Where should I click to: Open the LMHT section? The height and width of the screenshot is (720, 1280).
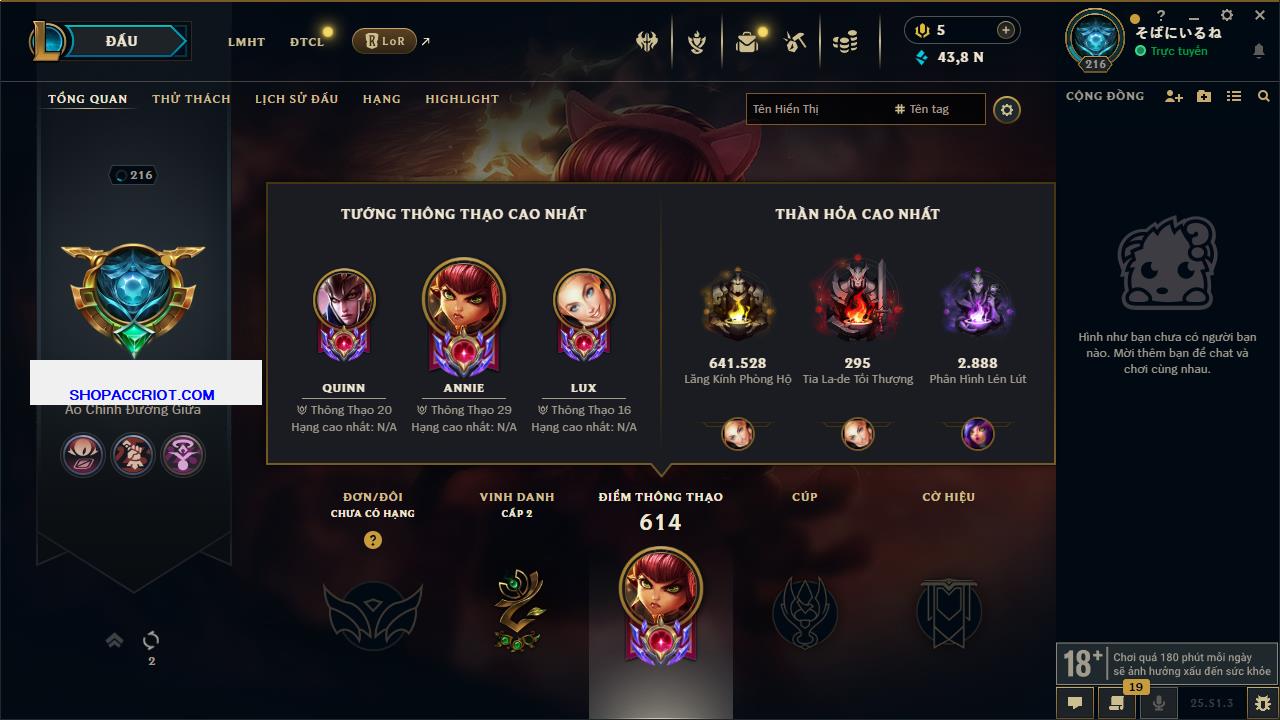(x=246, y=42)
